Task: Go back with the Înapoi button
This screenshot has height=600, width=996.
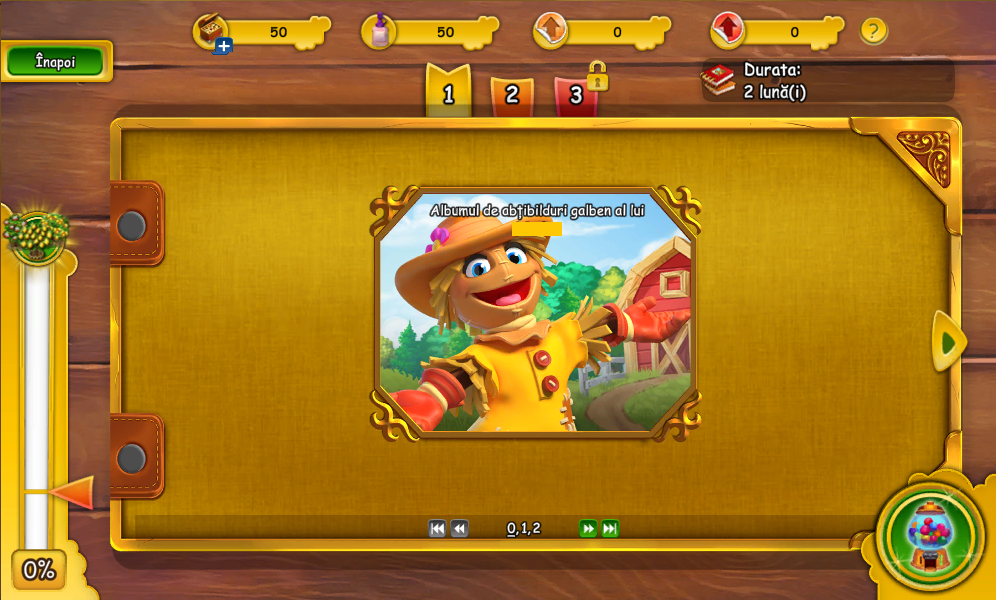Action: click(55, 62)
